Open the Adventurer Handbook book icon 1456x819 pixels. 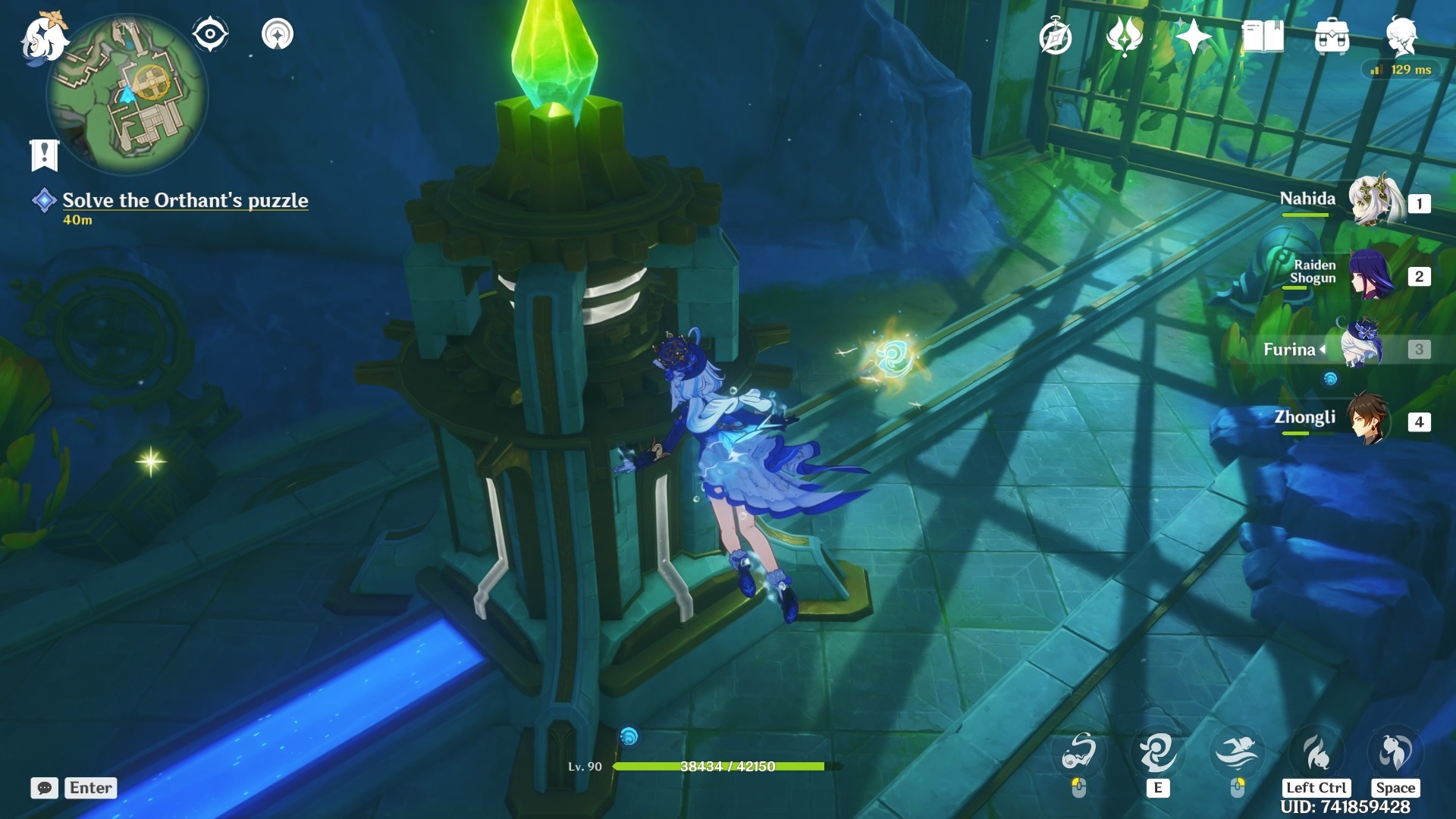click(1263, 36)
